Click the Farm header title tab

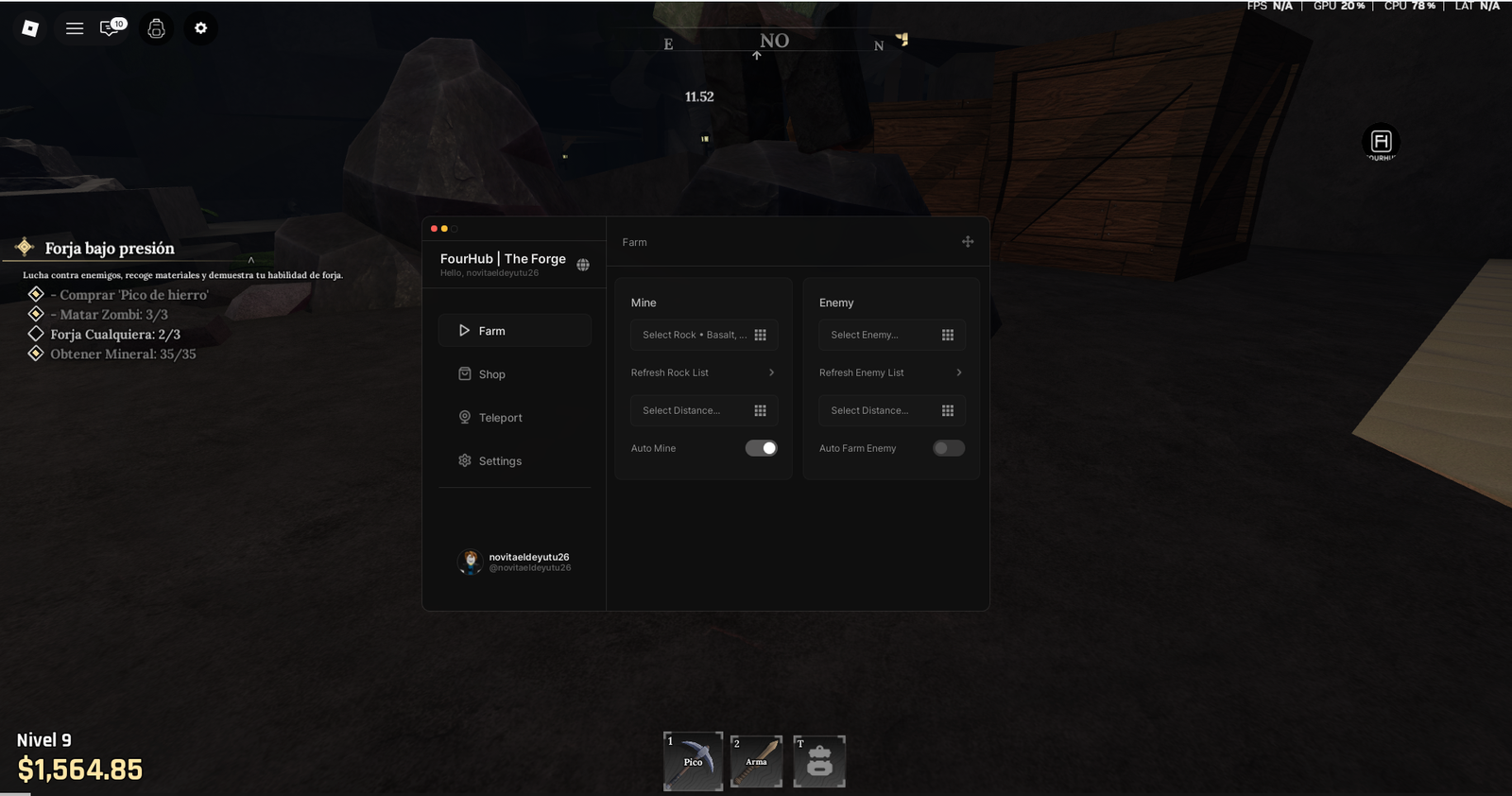[634, 242]
